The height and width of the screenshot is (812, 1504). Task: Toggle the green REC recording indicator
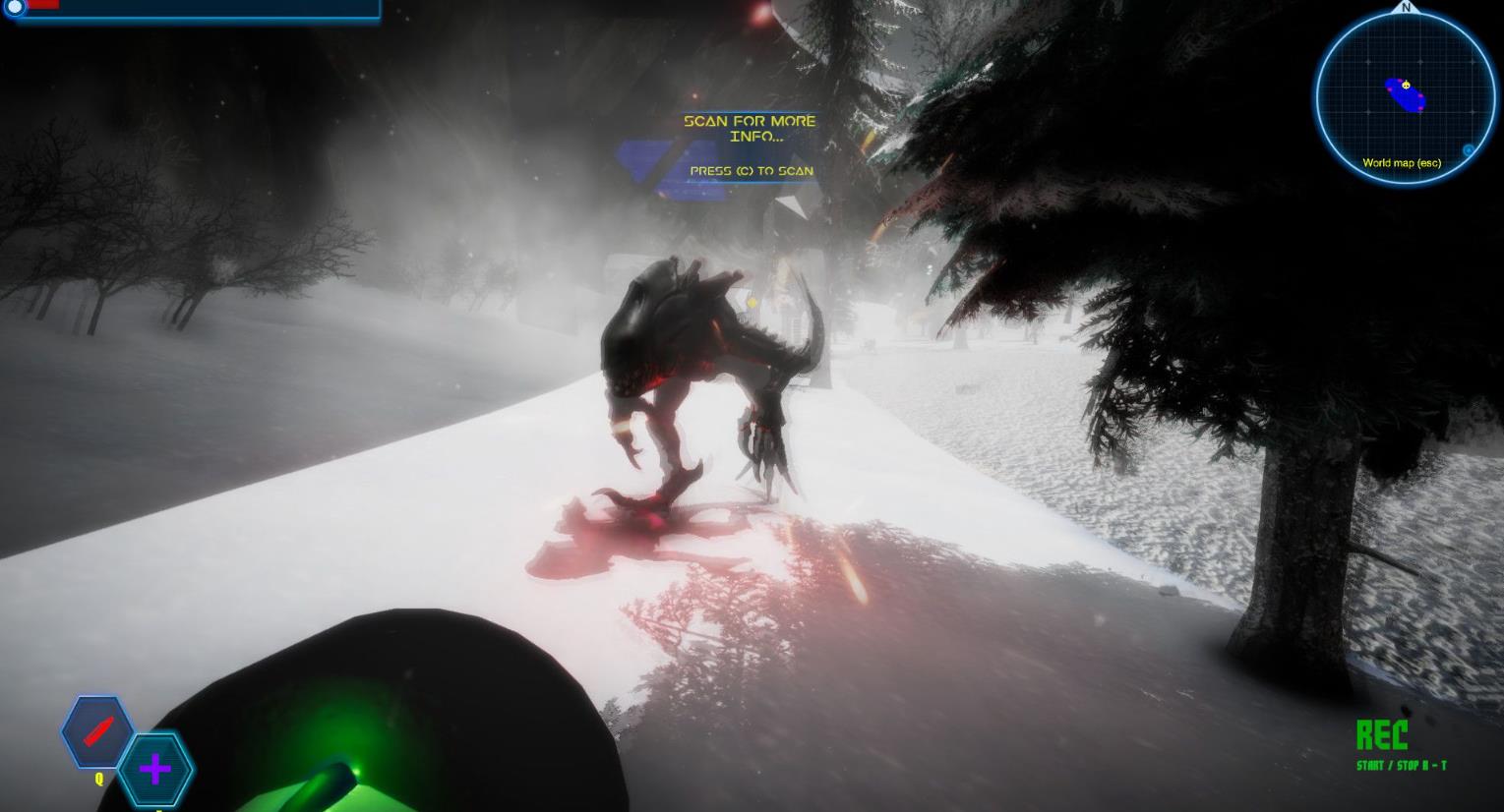pyautogui.click(x=1381, y=735)
